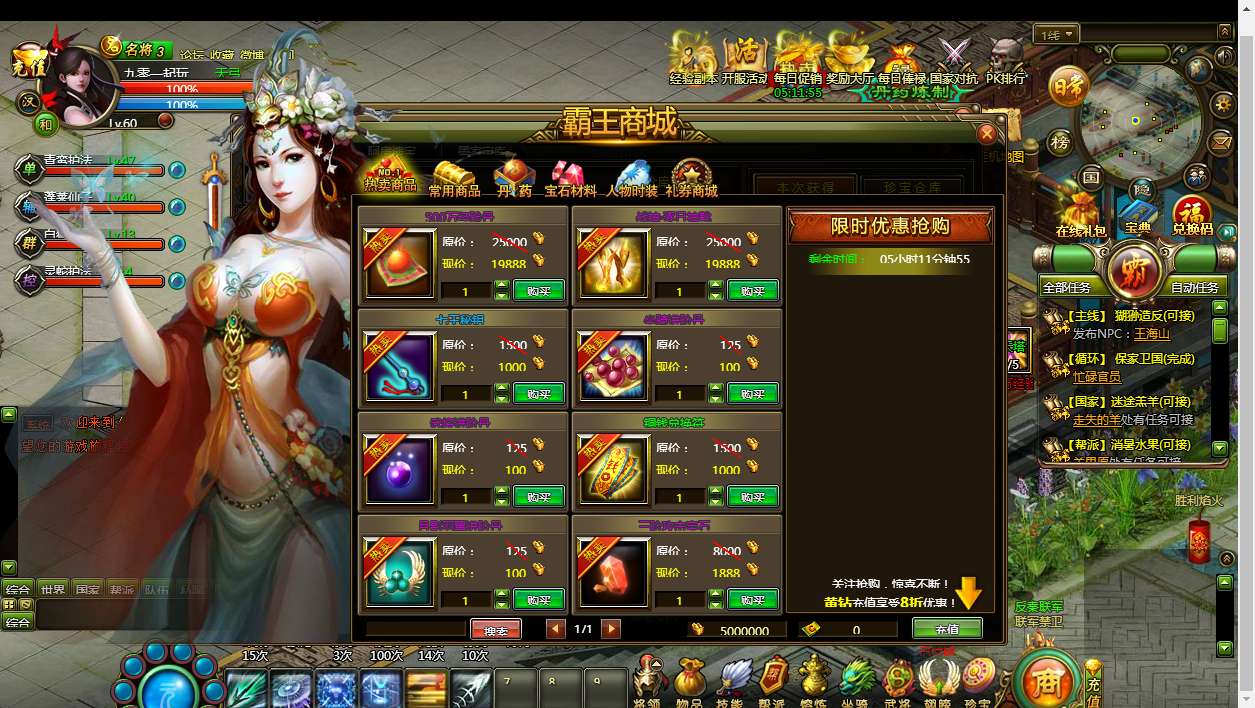
Task: Switch to the 礼券商城 tab
Action: click(691, 180)
